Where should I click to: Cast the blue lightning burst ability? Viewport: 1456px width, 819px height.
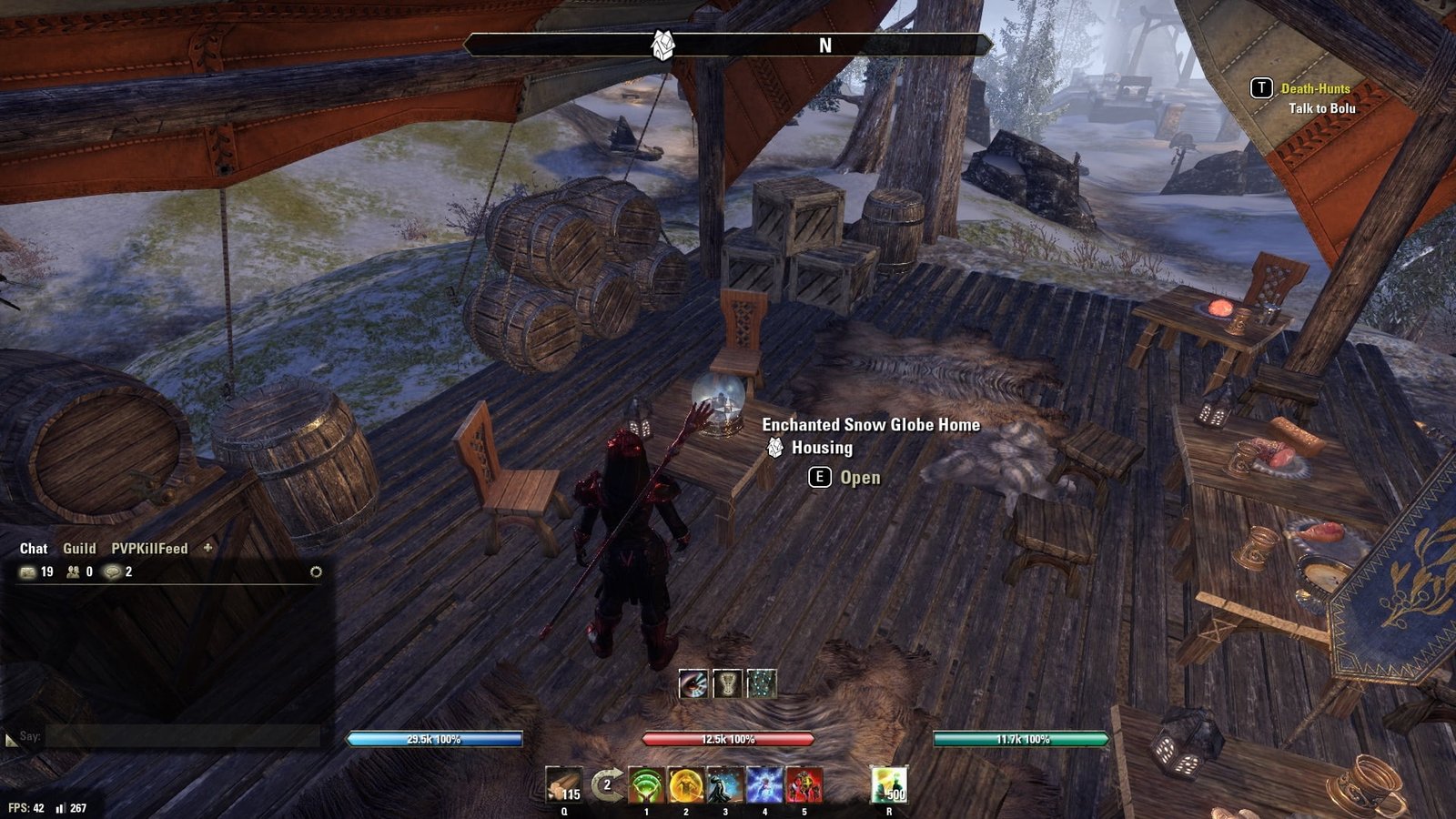(x=764, y=785)
